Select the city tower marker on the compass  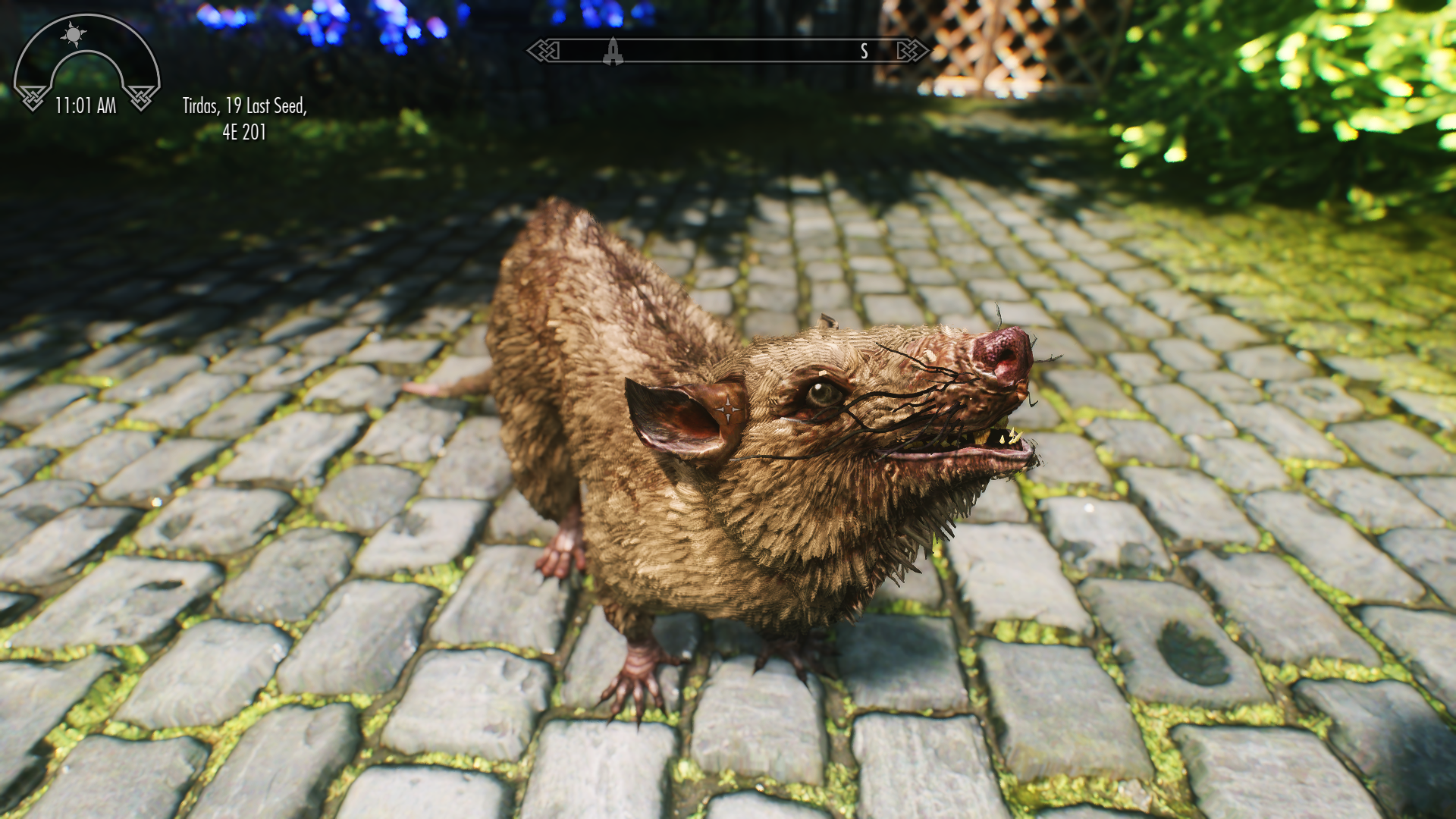click(x=614, y=50)
